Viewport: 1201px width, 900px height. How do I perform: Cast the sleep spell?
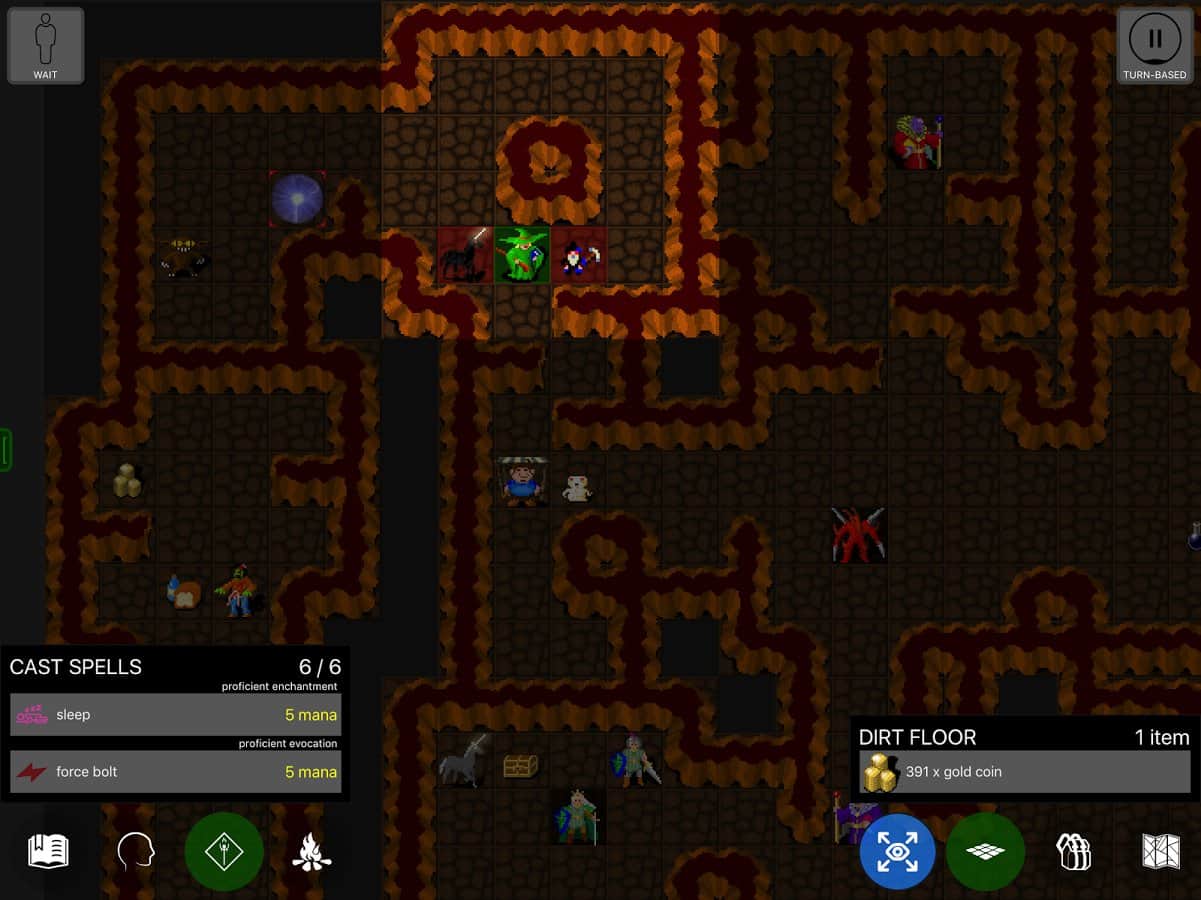pos(175,715)
